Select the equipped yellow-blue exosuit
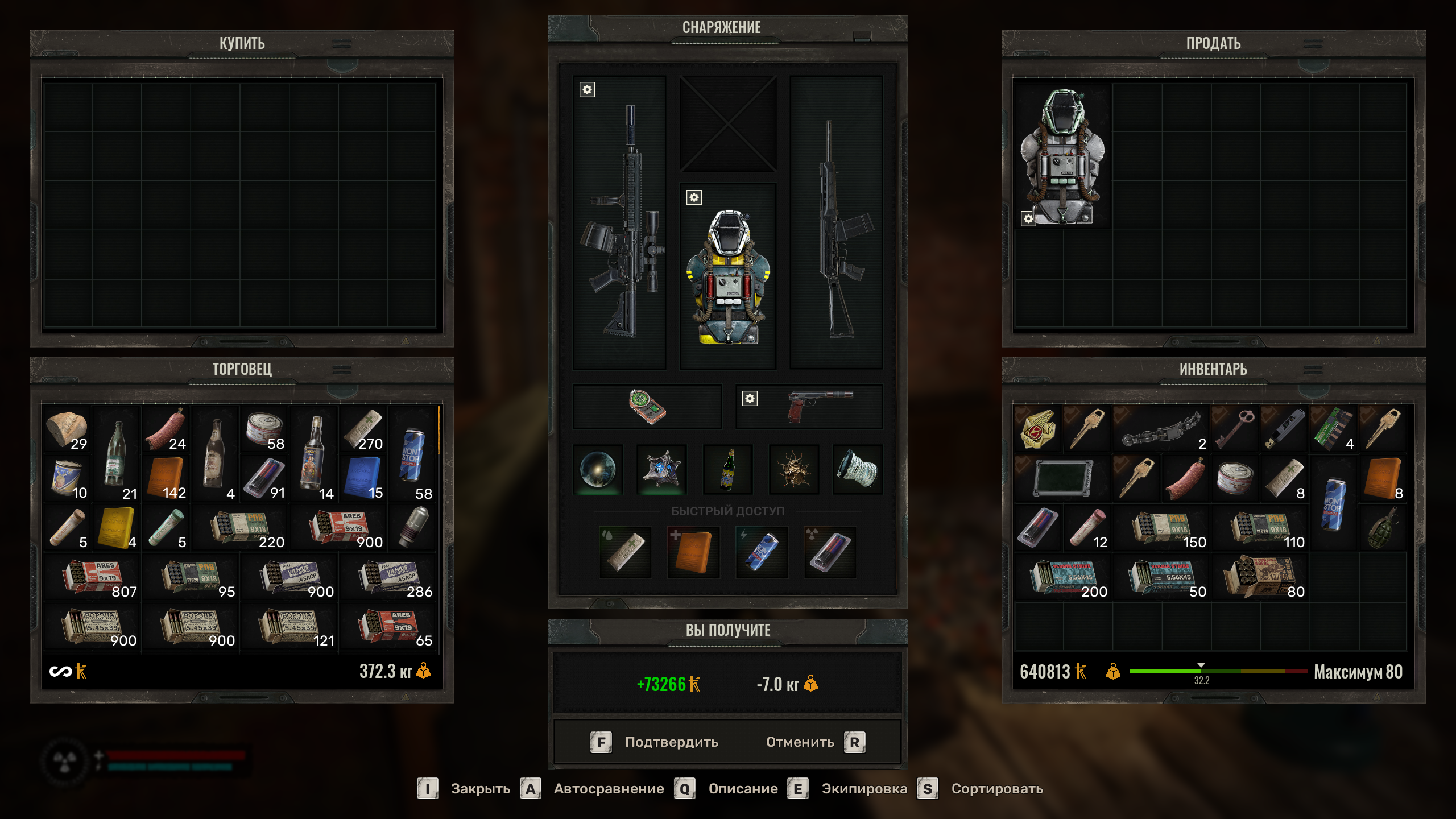The image size is (1456, 819). coord(728,277)
